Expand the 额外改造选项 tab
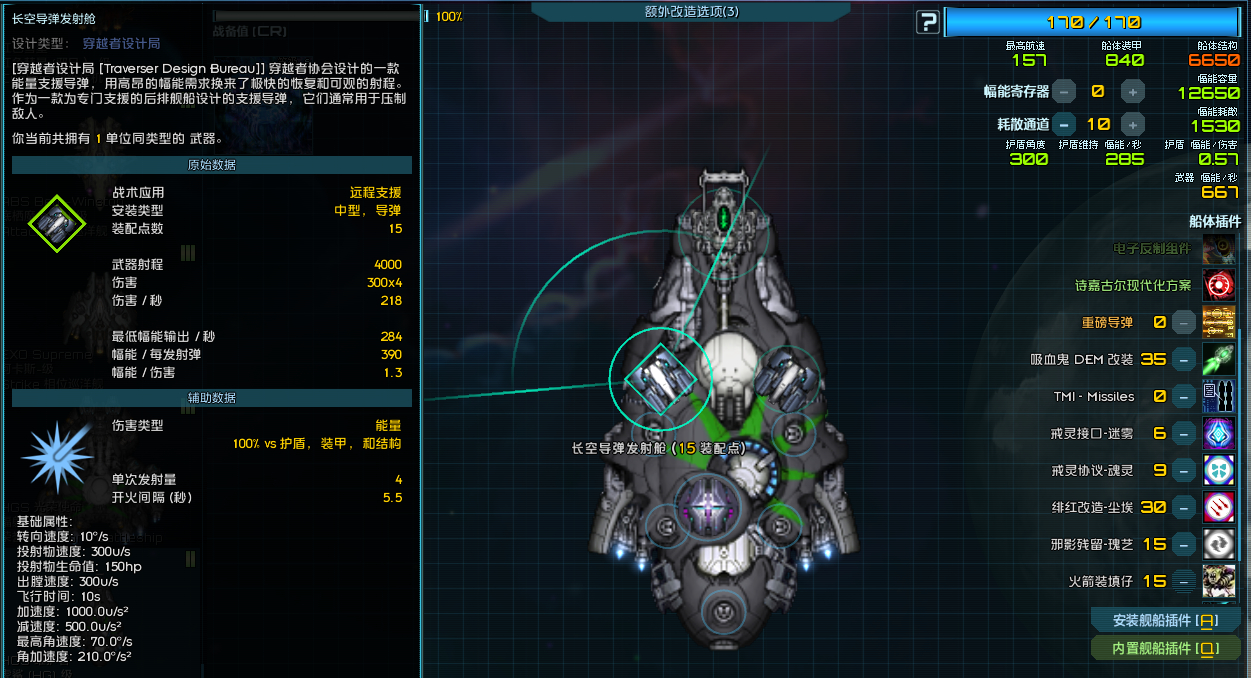1251x678 pixels. tap(691, 11)
